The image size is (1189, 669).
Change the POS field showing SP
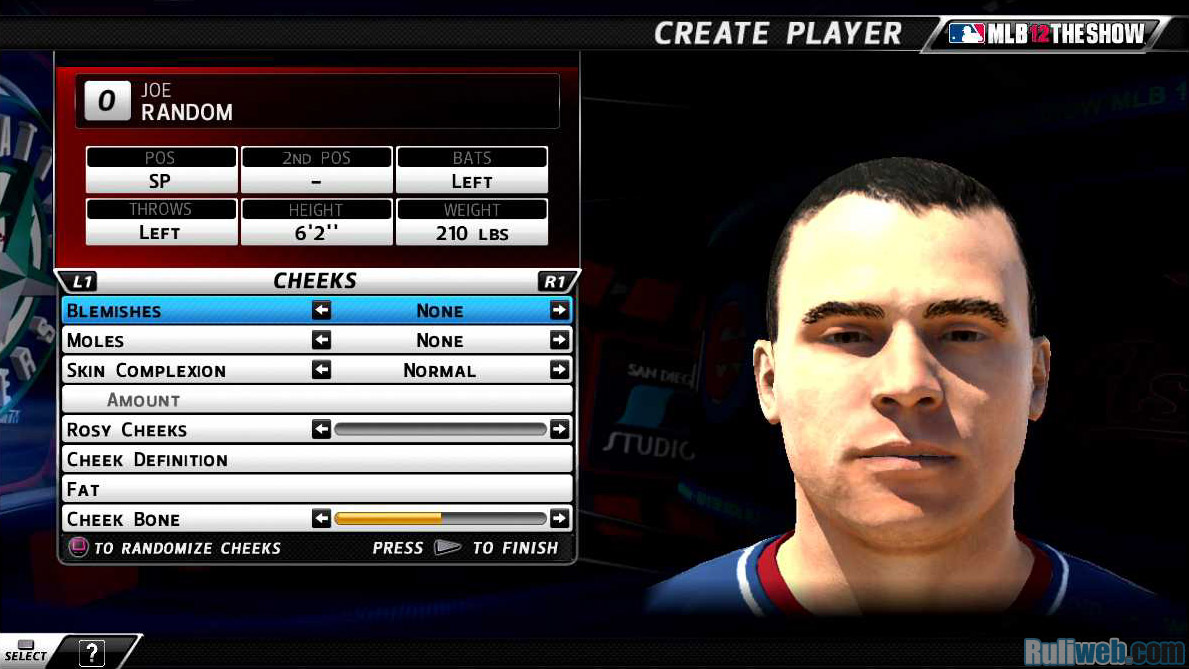click(161, 181)
